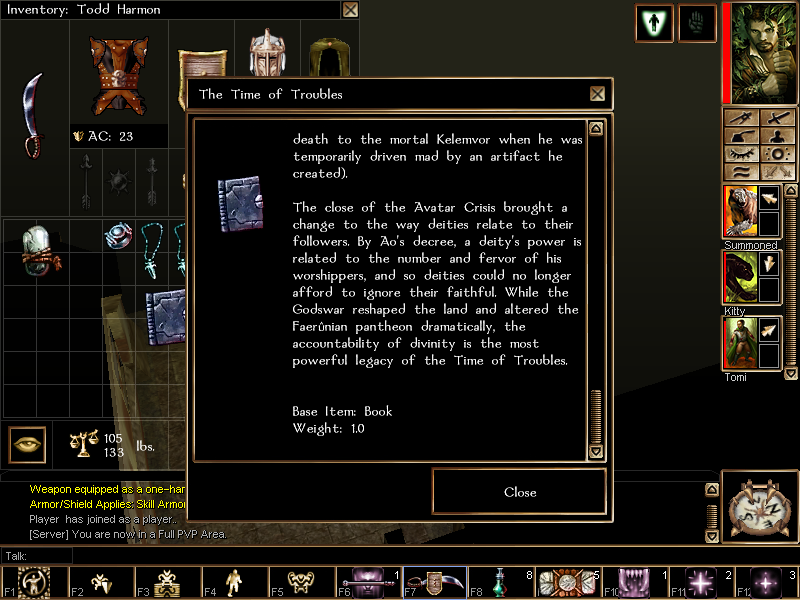Select the Summoned bear companion portrait
The width and height of the screenshot is (800, 600).
coord(739,211)
